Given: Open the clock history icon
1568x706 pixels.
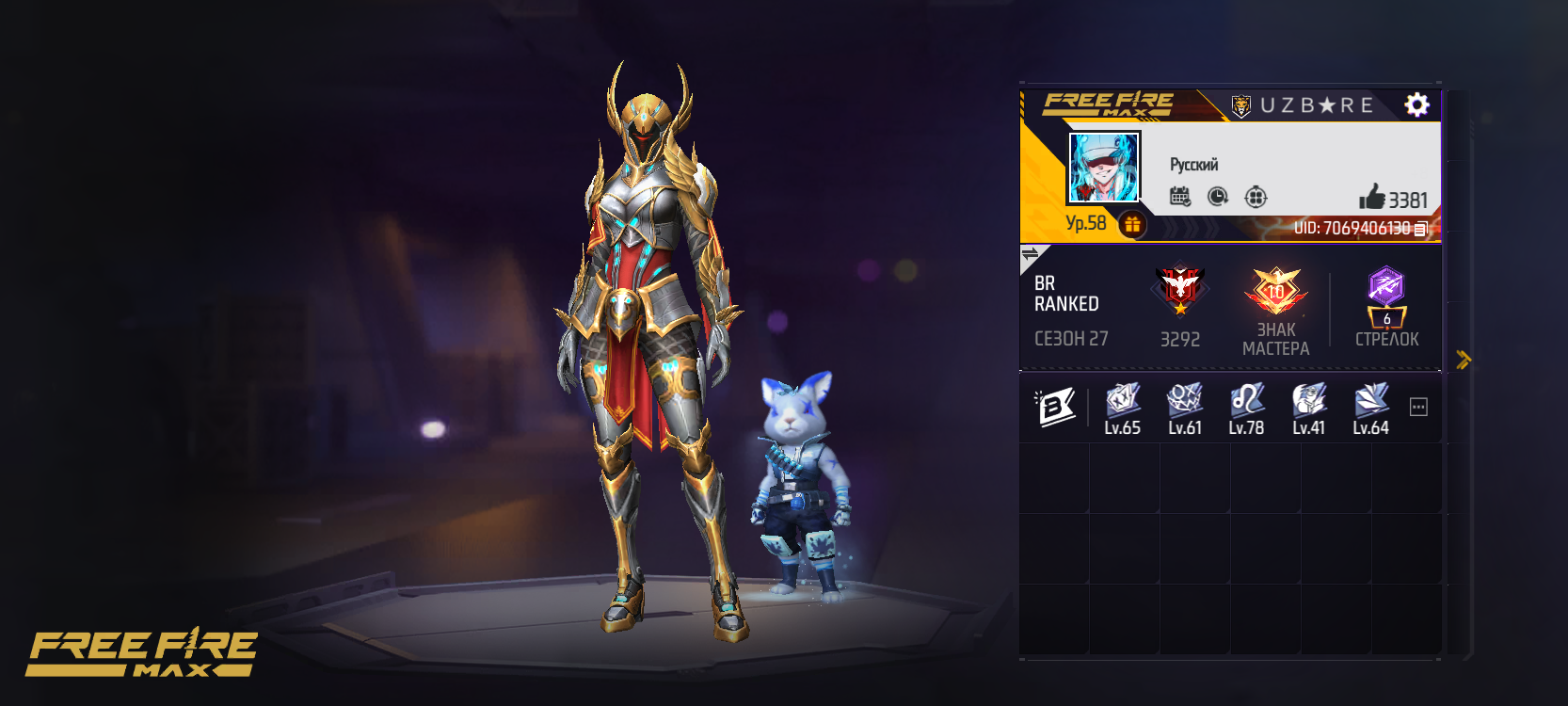Looking at the screenshot, I should click(x=1218, y=197).
